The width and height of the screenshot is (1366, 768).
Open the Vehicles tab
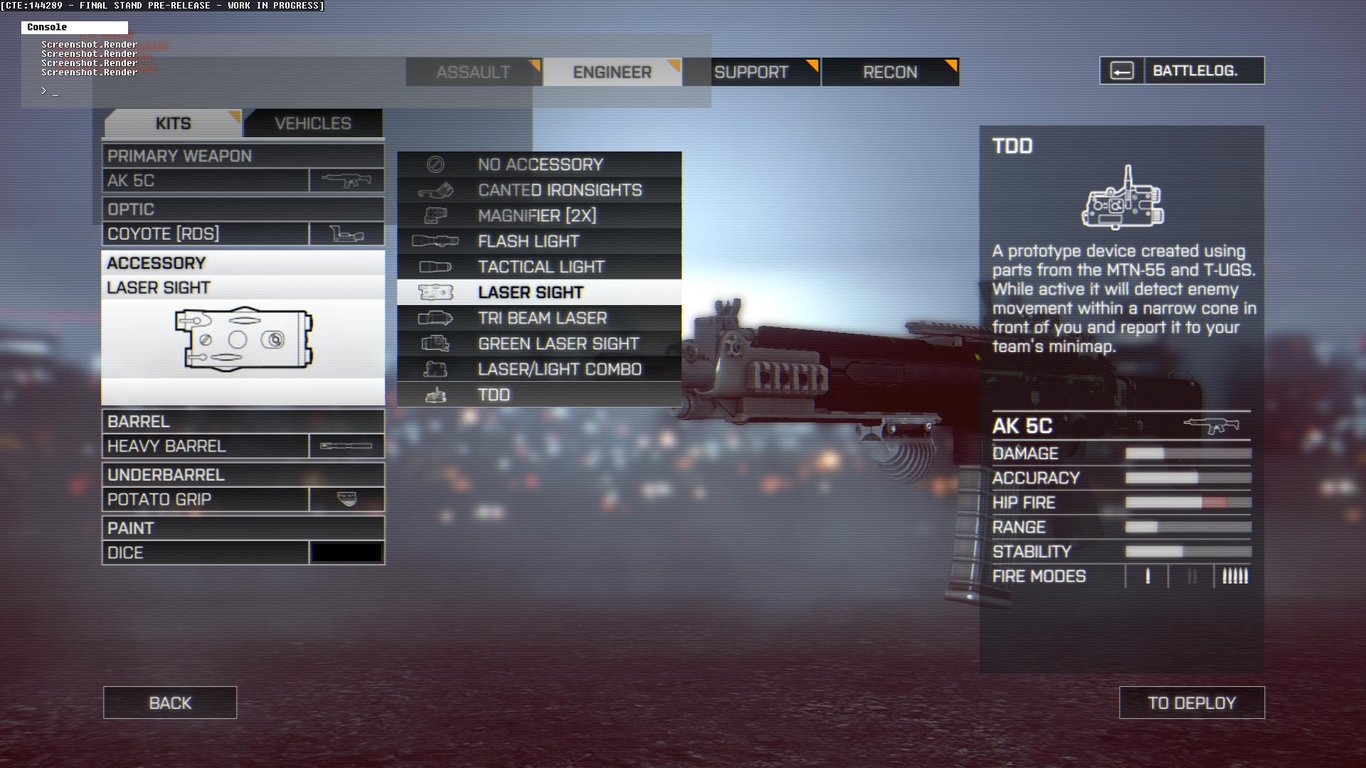313,123
